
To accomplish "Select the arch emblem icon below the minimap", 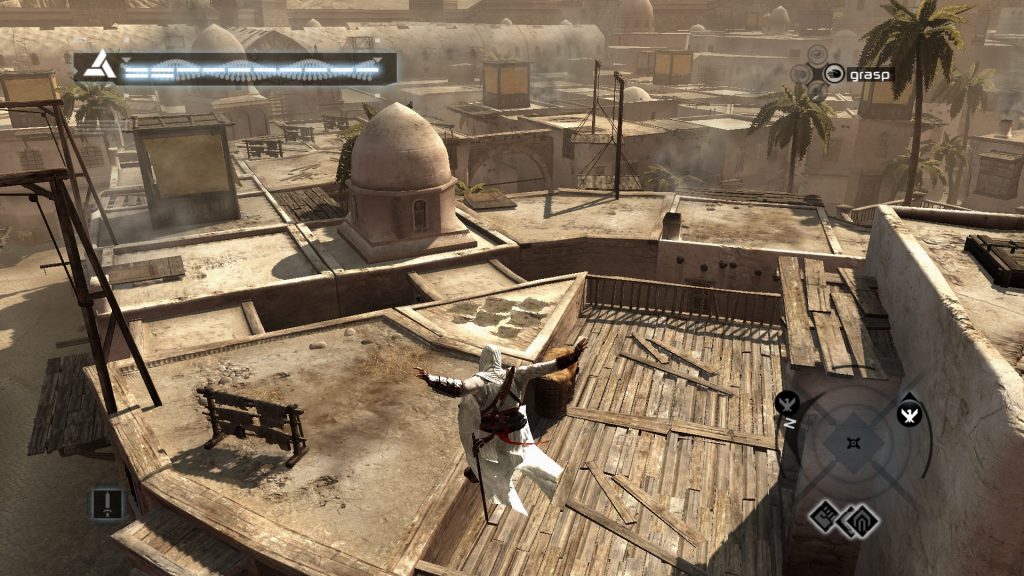I will tap(862, 519).
